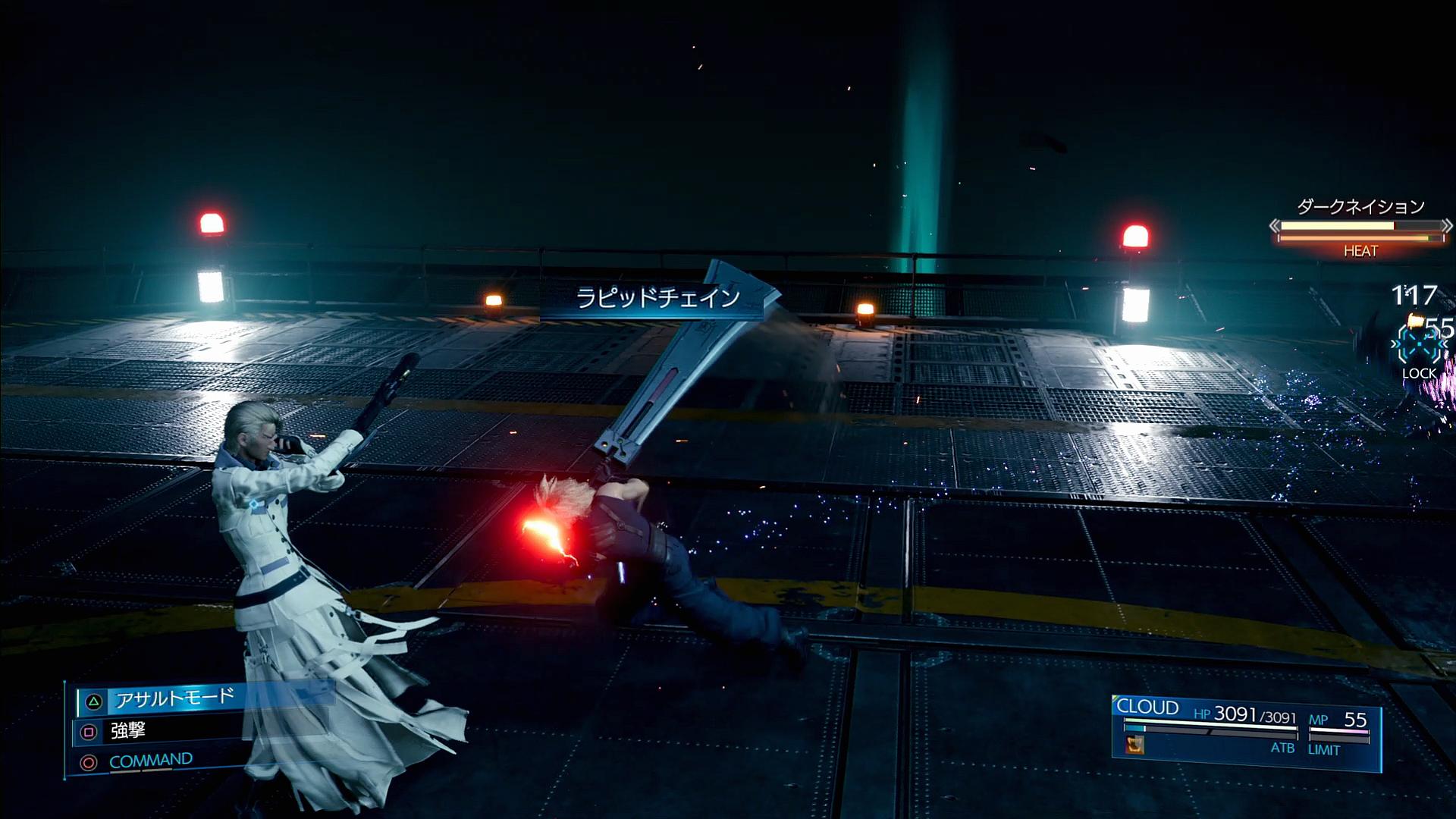The image size is (1456, 819).
Task: Click the LOCK target reticle
Action: click(x=1418, y=348)
